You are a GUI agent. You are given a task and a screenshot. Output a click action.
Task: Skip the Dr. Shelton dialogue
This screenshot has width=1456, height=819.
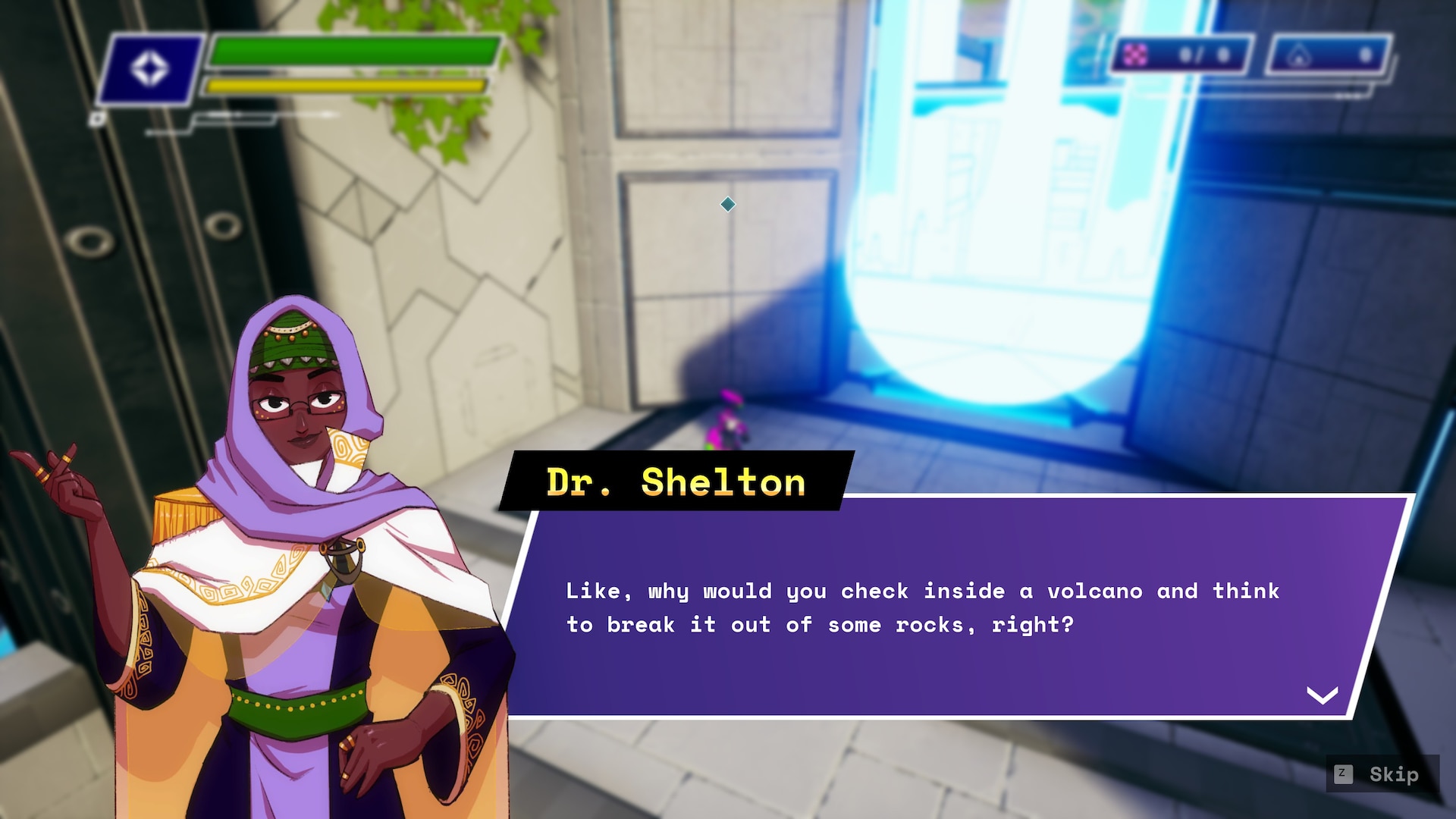[x=1382, y=774]
